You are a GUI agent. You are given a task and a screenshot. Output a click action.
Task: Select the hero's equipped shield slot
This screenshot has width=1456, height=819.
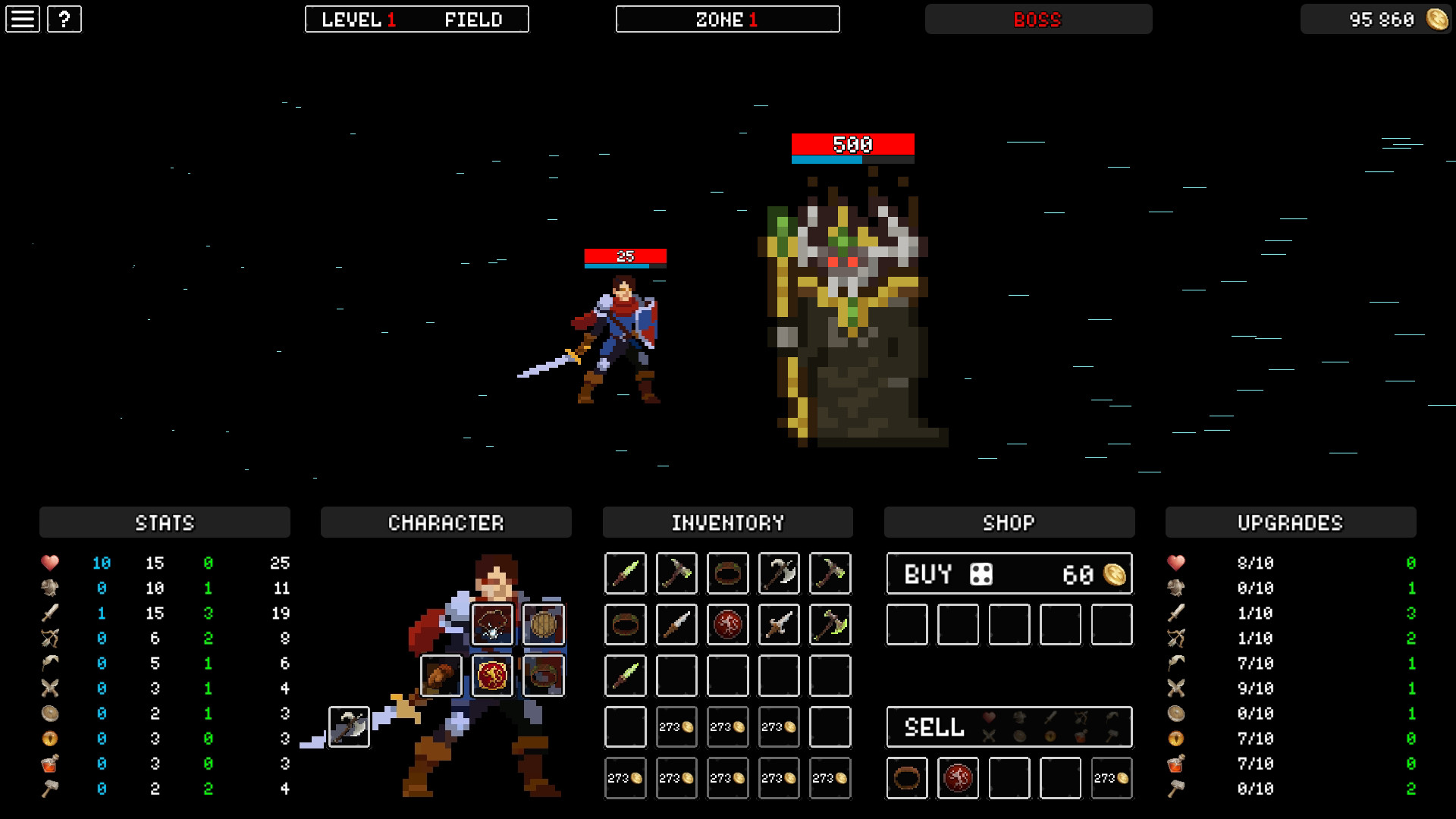click(544, 624)
